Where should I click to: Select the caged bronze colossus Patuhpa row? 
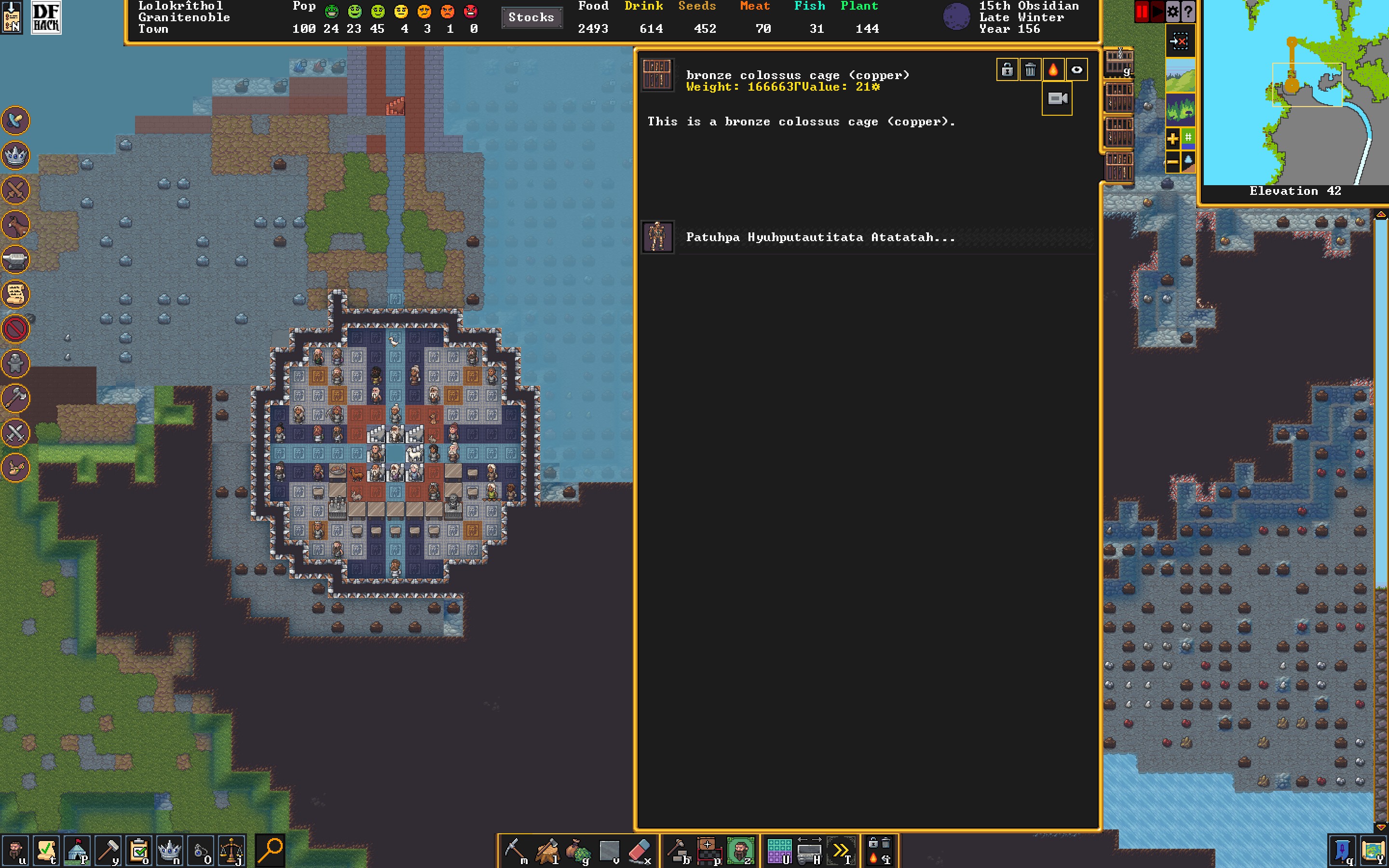pyautogui.click(x=821, y=237)
